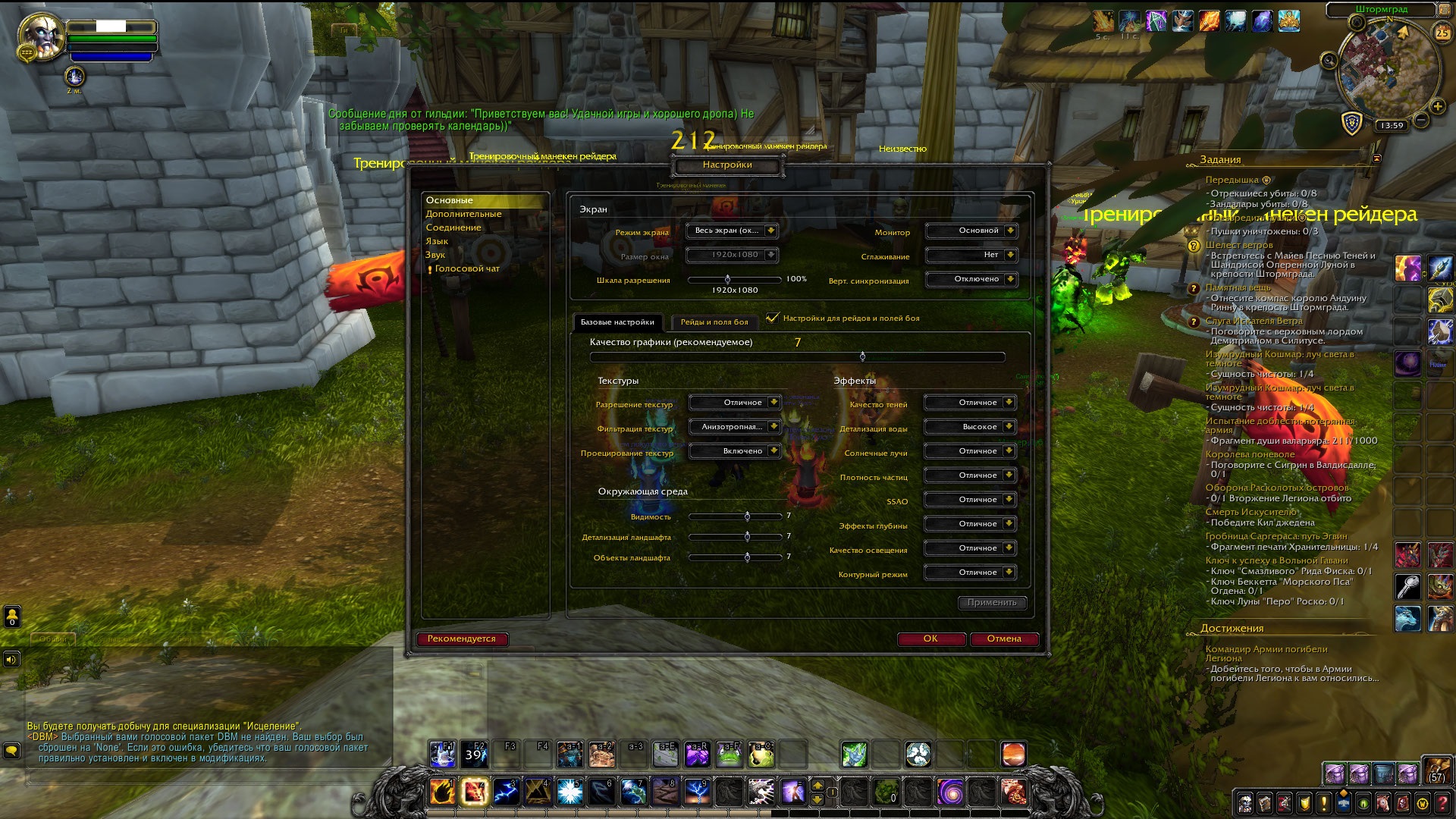Select the Соединение settings category

tap(453, 227)
